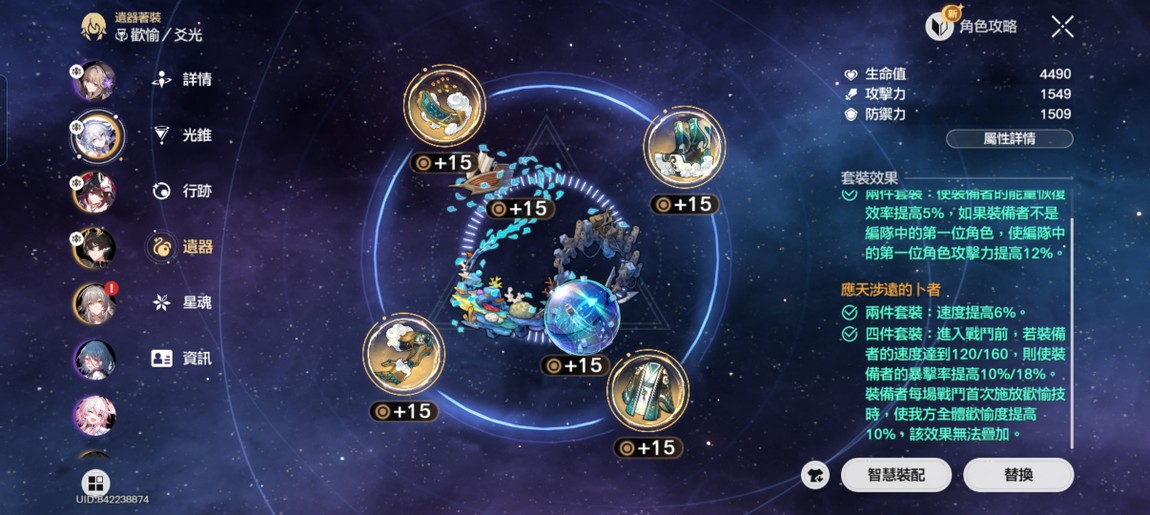Viewport: 1150px width, 515px height.
Task: Tap the 智慧裝配 smart equip button
Action: coord(896,475)
